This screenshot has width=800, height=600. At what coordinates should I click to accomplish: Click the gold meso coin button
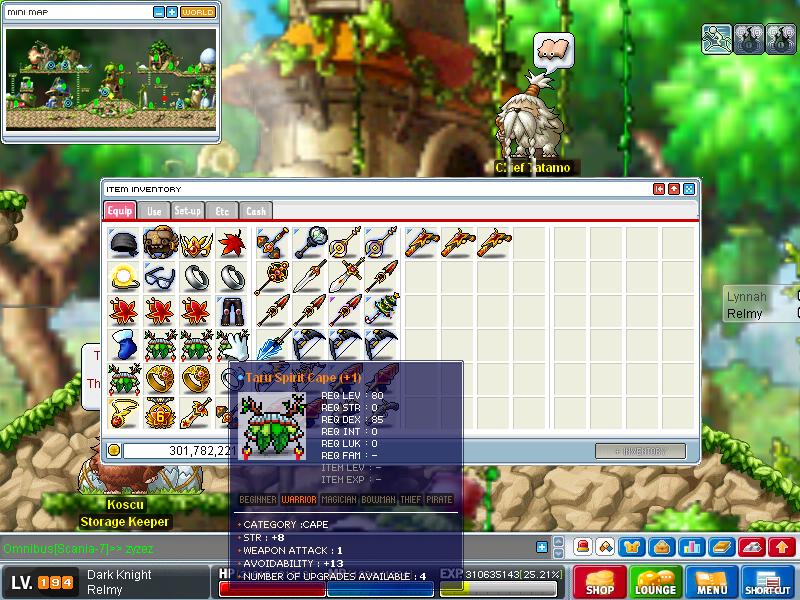click(114, 451)
